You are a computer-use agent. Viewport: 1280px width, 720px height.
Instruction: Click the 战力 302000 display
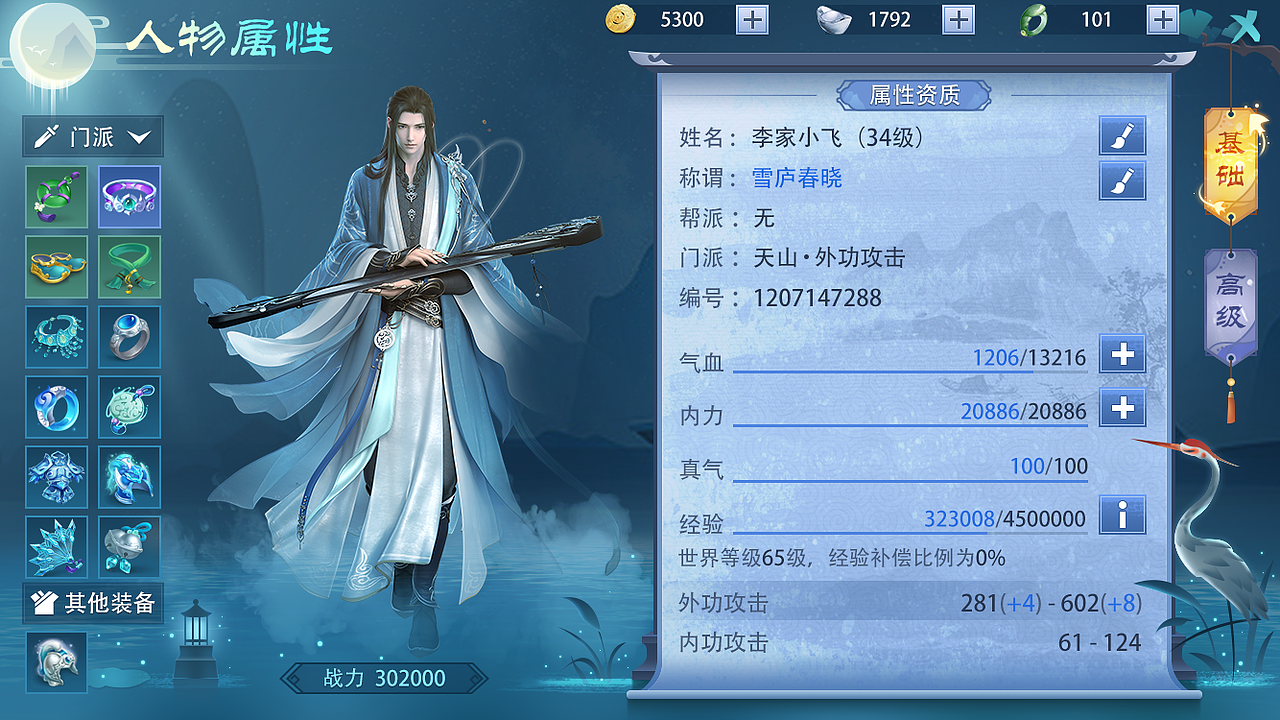point(383,678)
